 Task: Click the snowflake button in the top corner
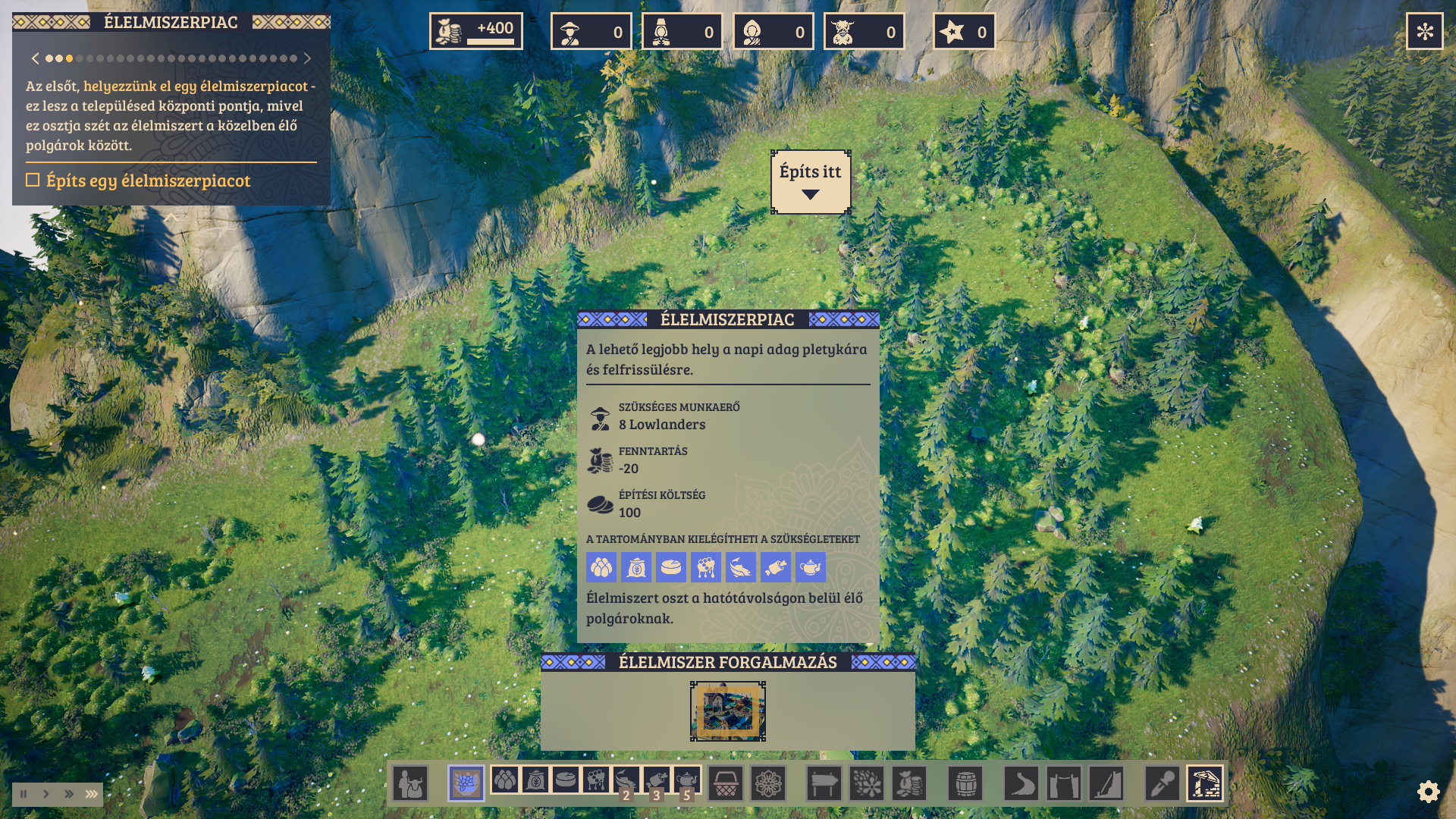(x=1424, y=31)
